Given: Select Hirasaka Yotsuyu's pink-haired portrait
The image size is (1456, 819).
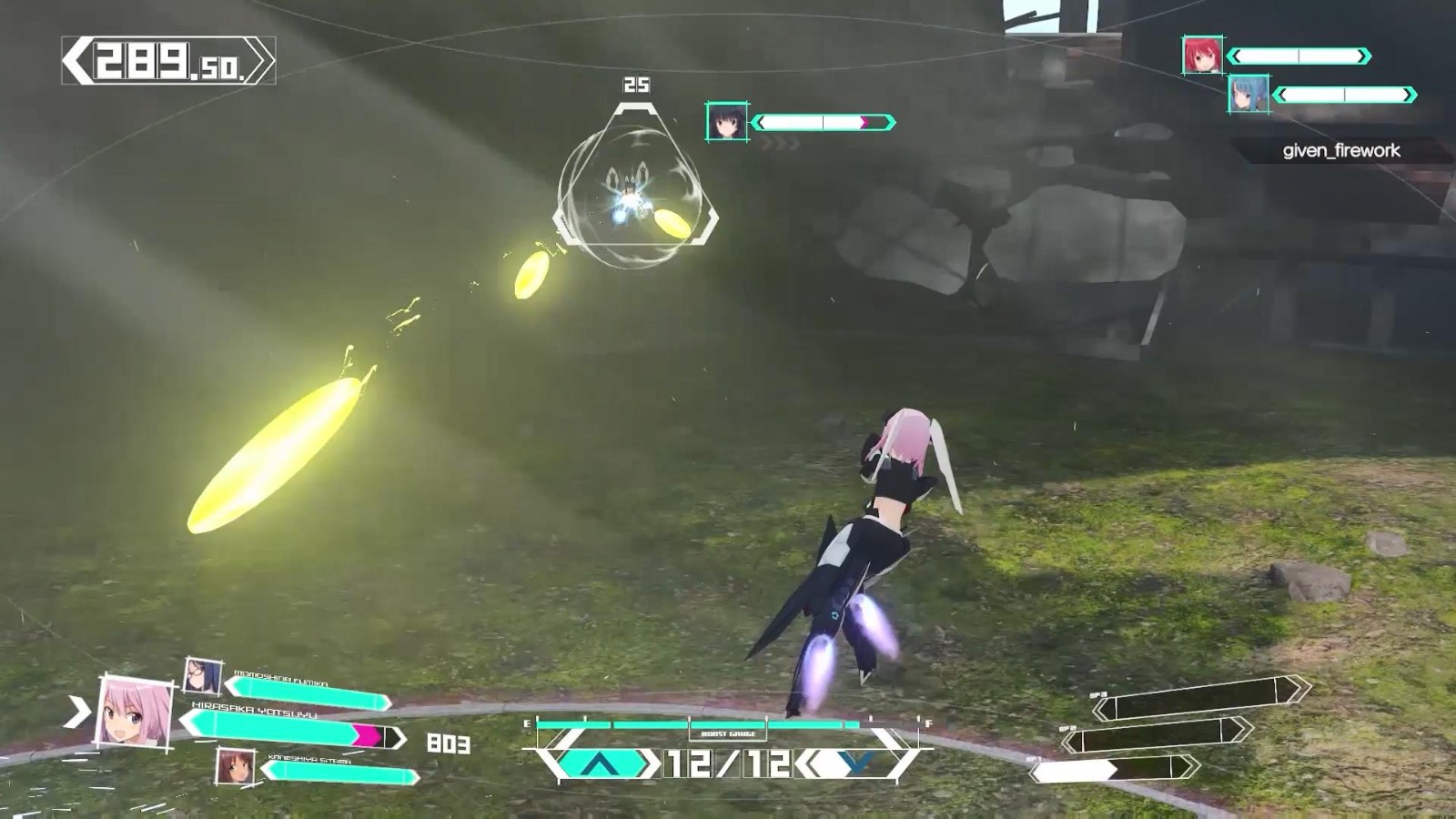Looking at the screenshot, I should point(136,713).
